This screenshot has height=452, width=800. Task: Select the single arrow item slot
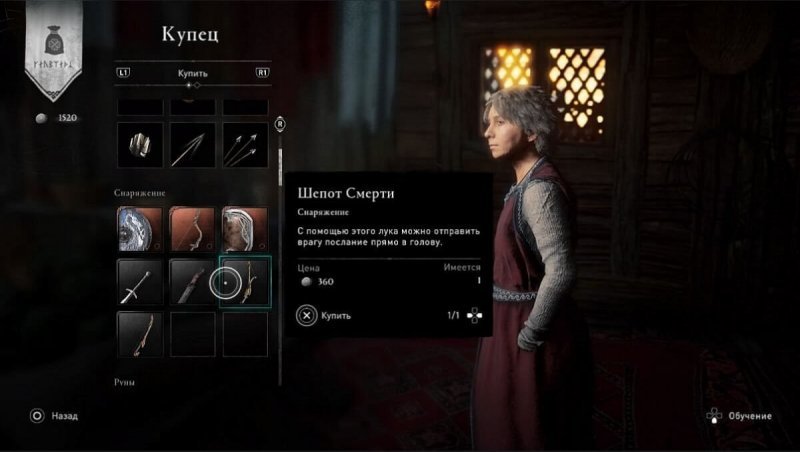click(192, 145)
